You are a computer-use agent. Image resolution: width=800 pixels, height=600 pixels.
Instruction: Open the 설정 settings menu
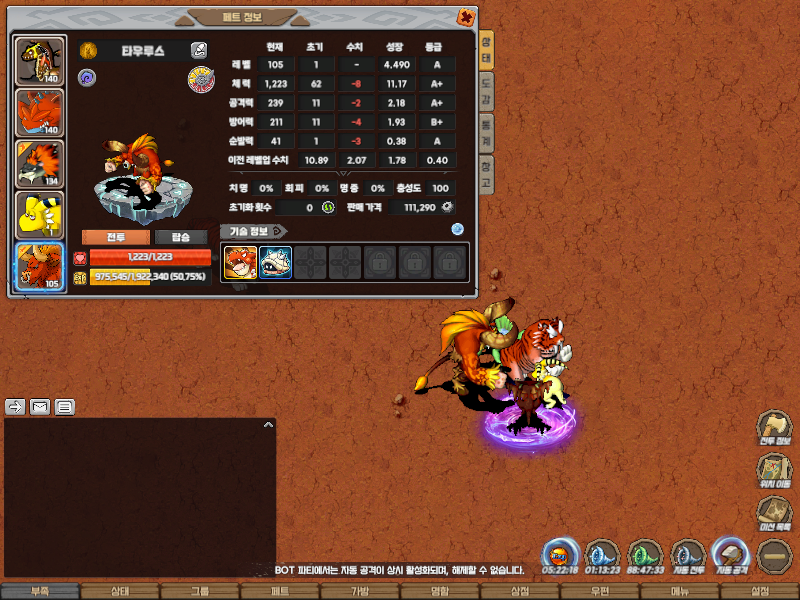(x=759, y=592)
